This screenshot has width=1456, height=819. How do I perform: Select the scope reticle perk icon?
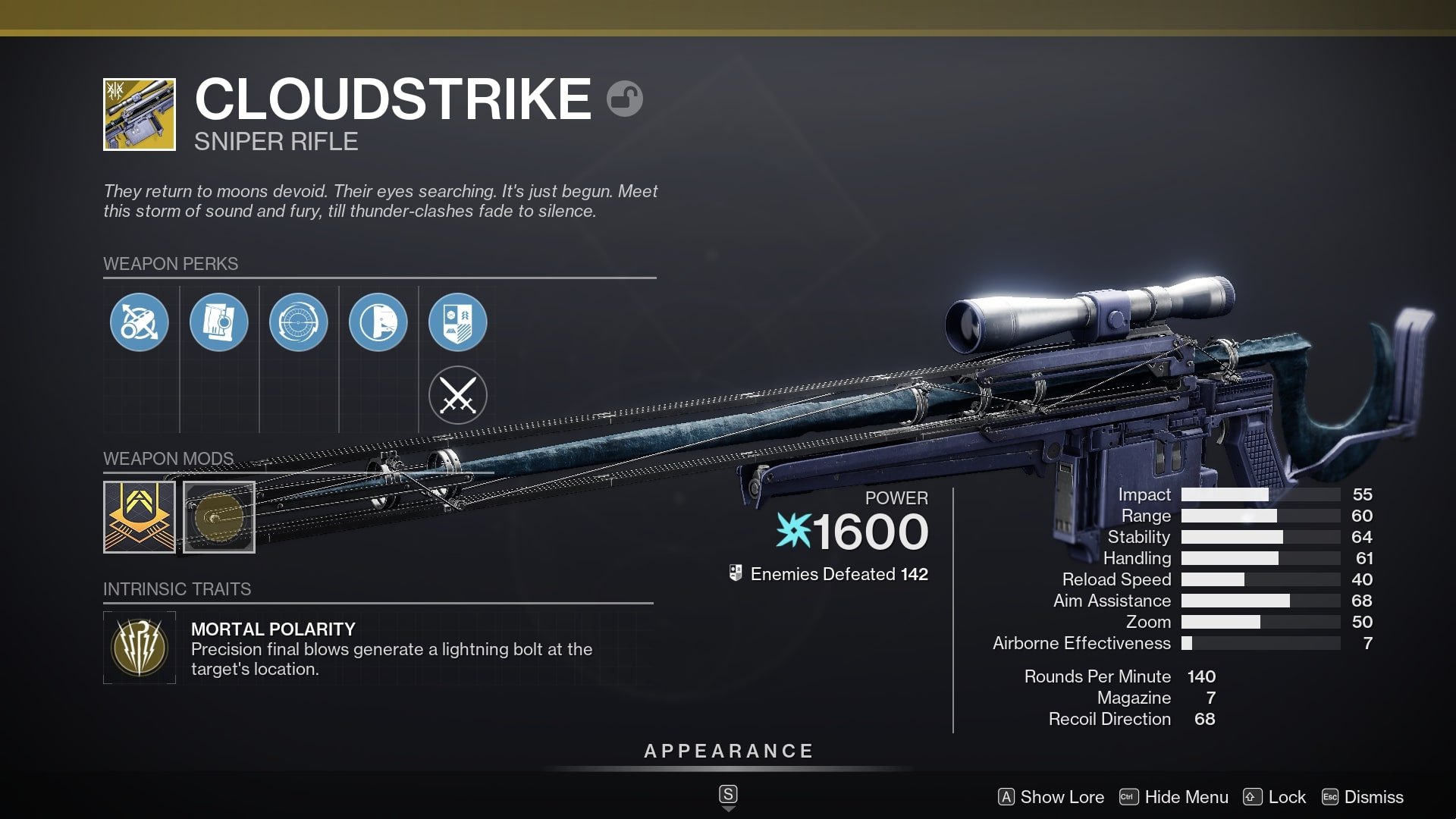[x=300, y=322]
